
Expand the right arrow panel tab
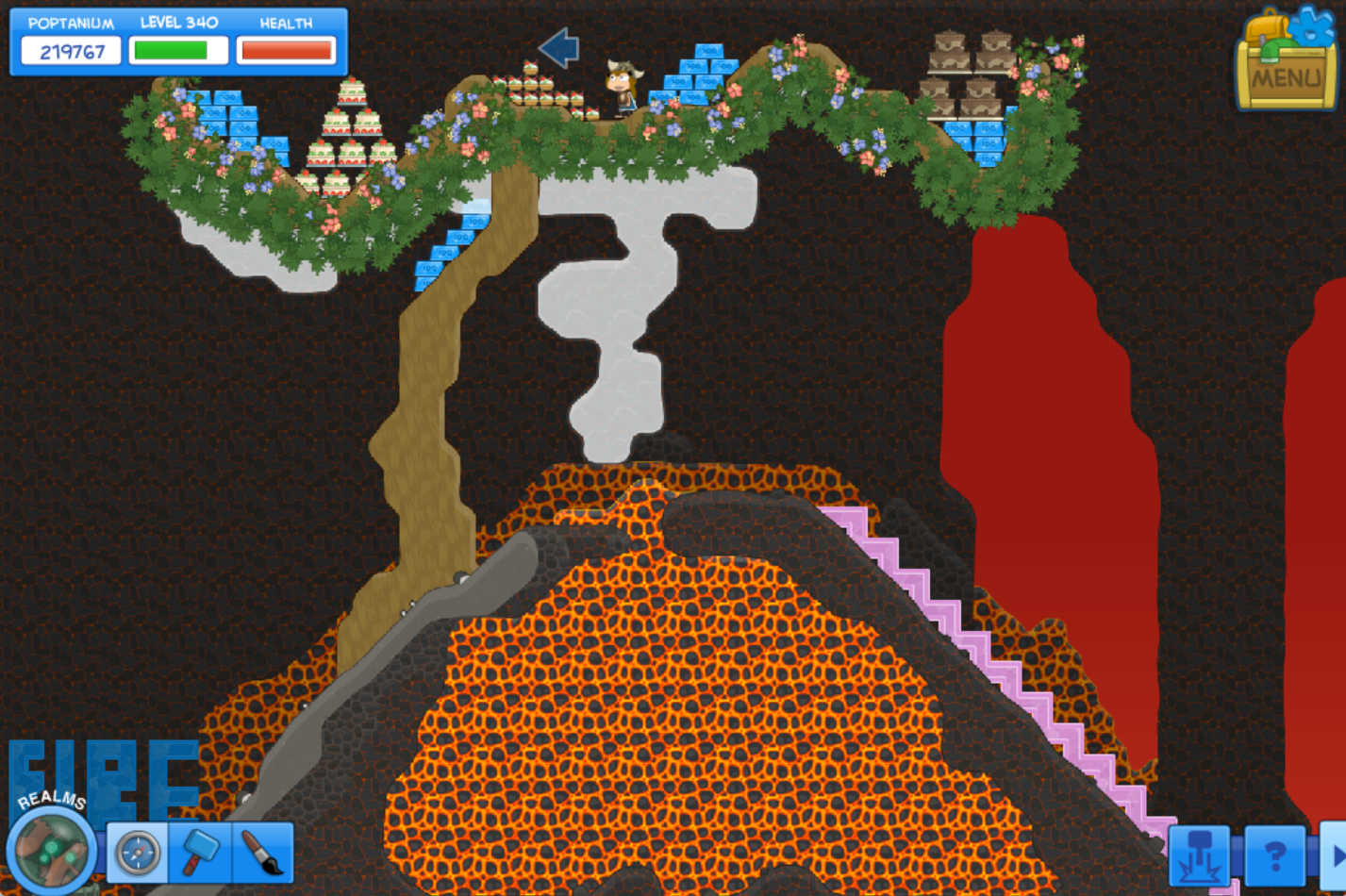(x=1336, y=855)
